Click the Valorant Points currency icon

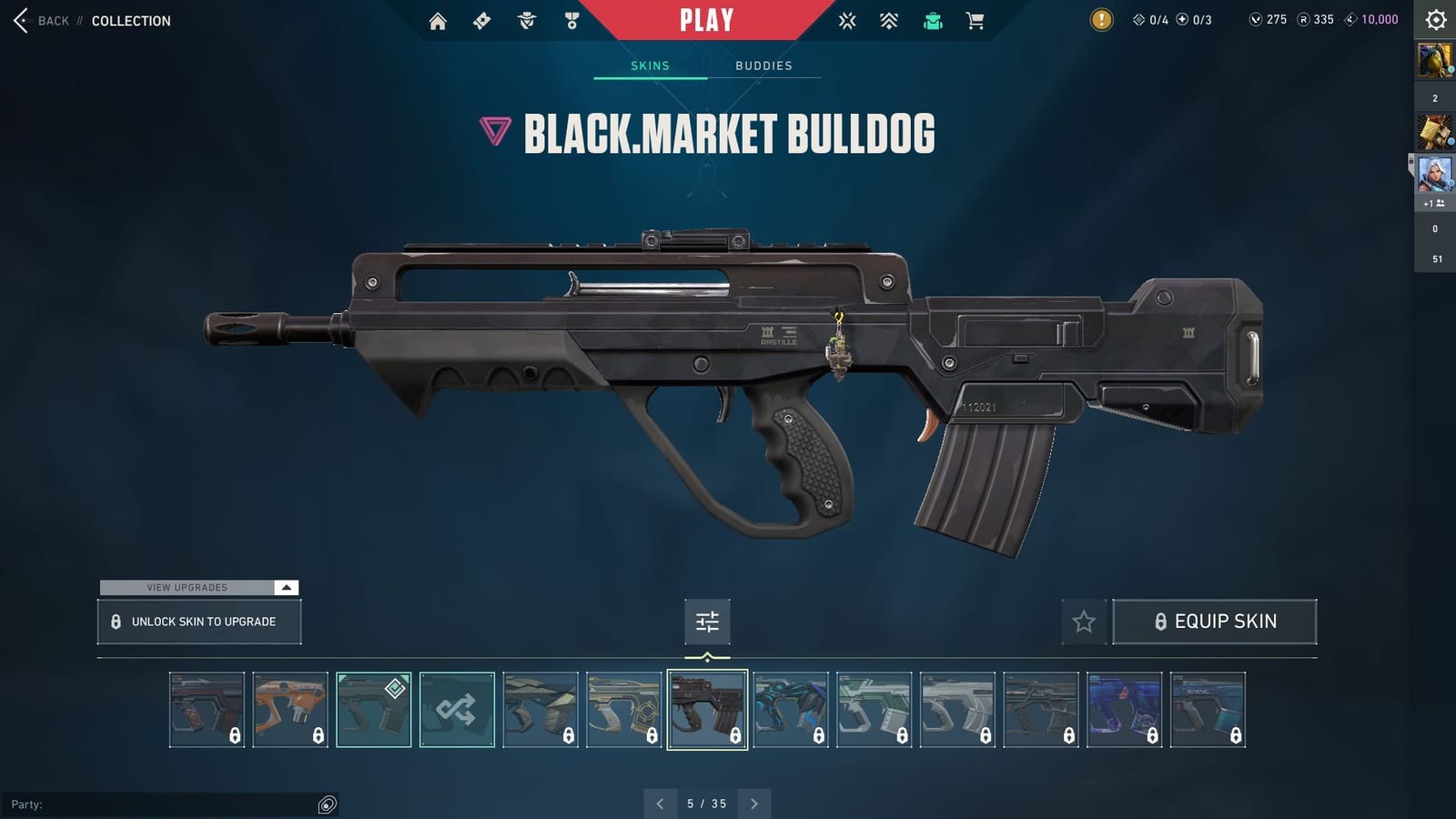[x=1257, y=19]
